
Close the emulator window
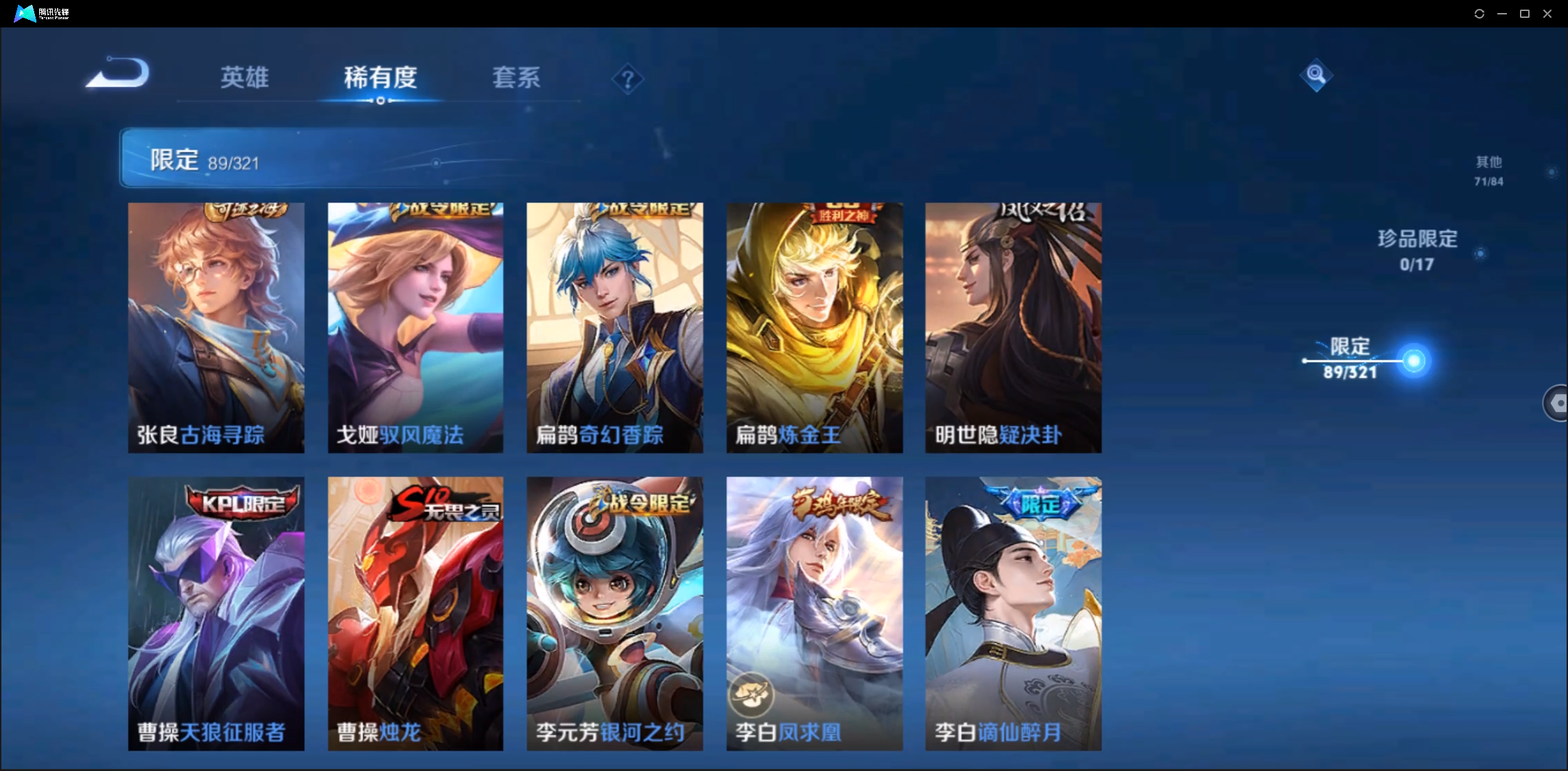point(1547,14)
